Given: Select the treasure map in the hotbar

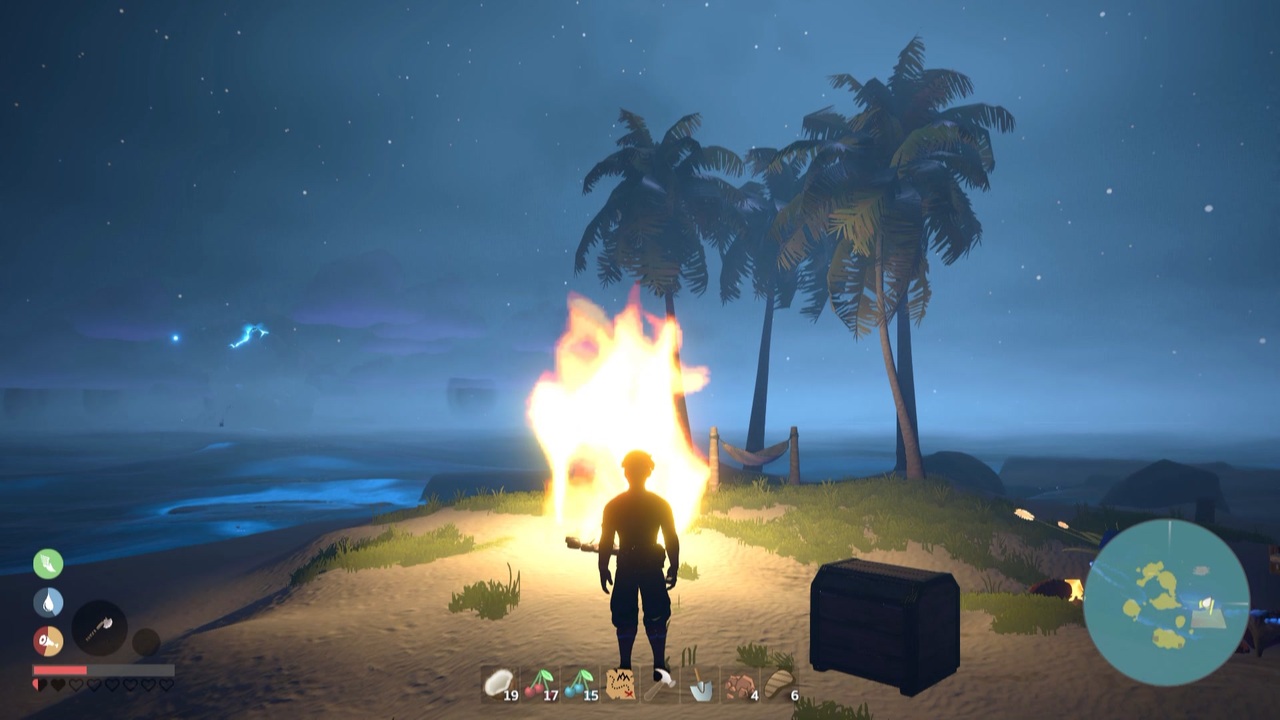Looking at the screenshot, I should [620, 684].
